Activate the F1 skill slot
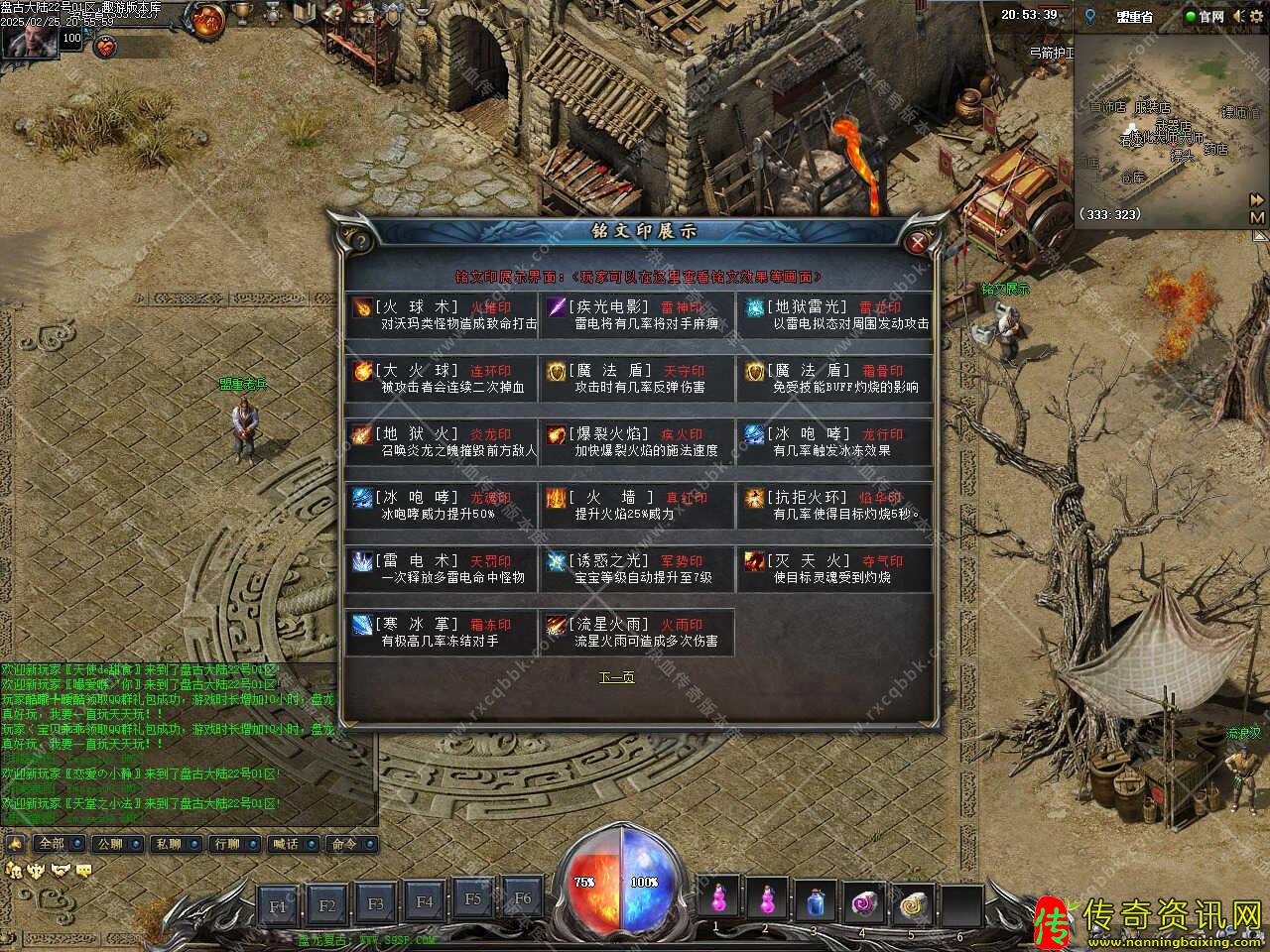Viewport: 1270px width, 952px height. pyautogui.click(x=278, y=905)
